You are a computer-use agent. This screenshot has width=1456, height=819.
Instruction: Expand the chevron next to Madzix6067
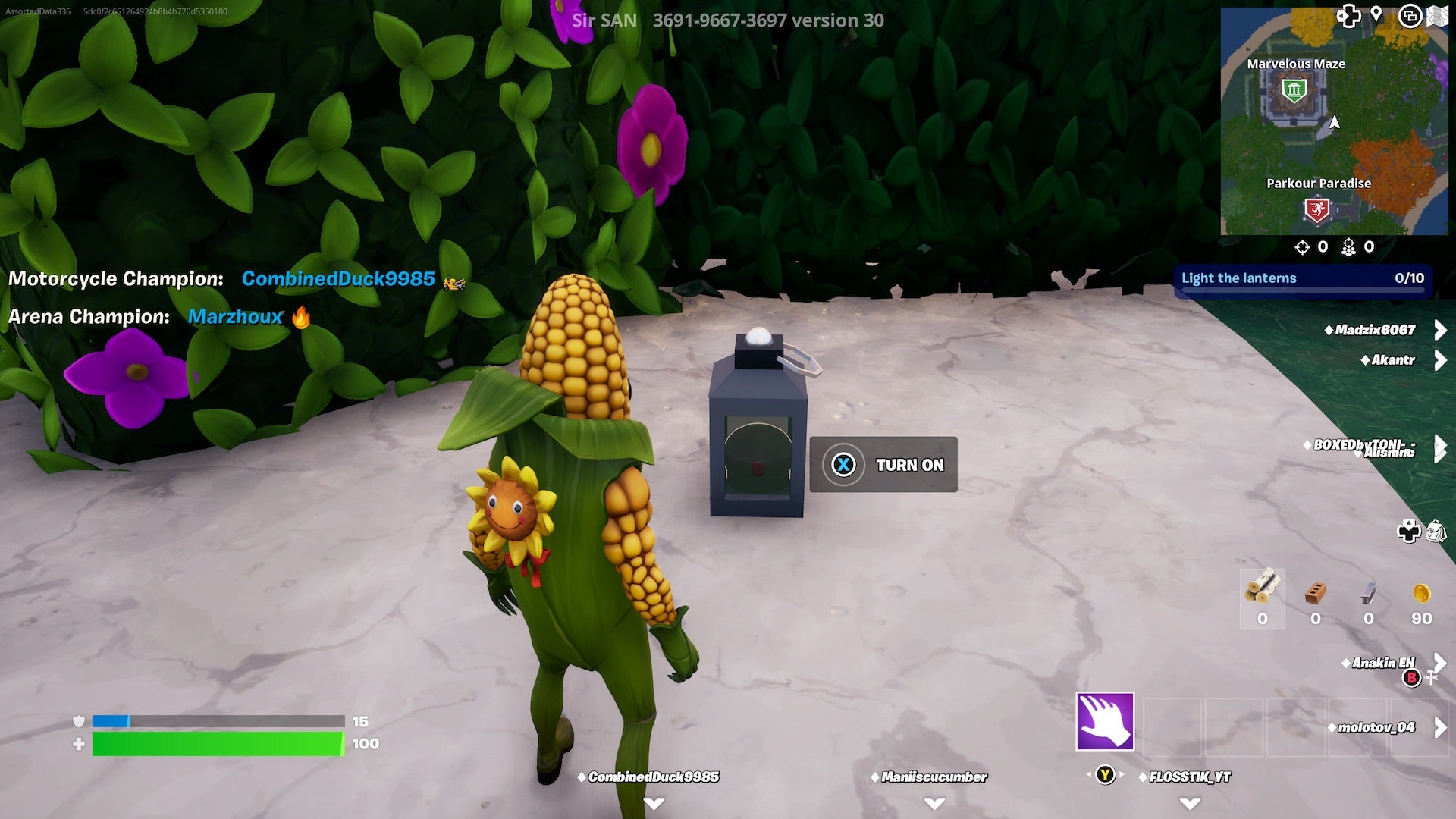(x=1440, y=330)
